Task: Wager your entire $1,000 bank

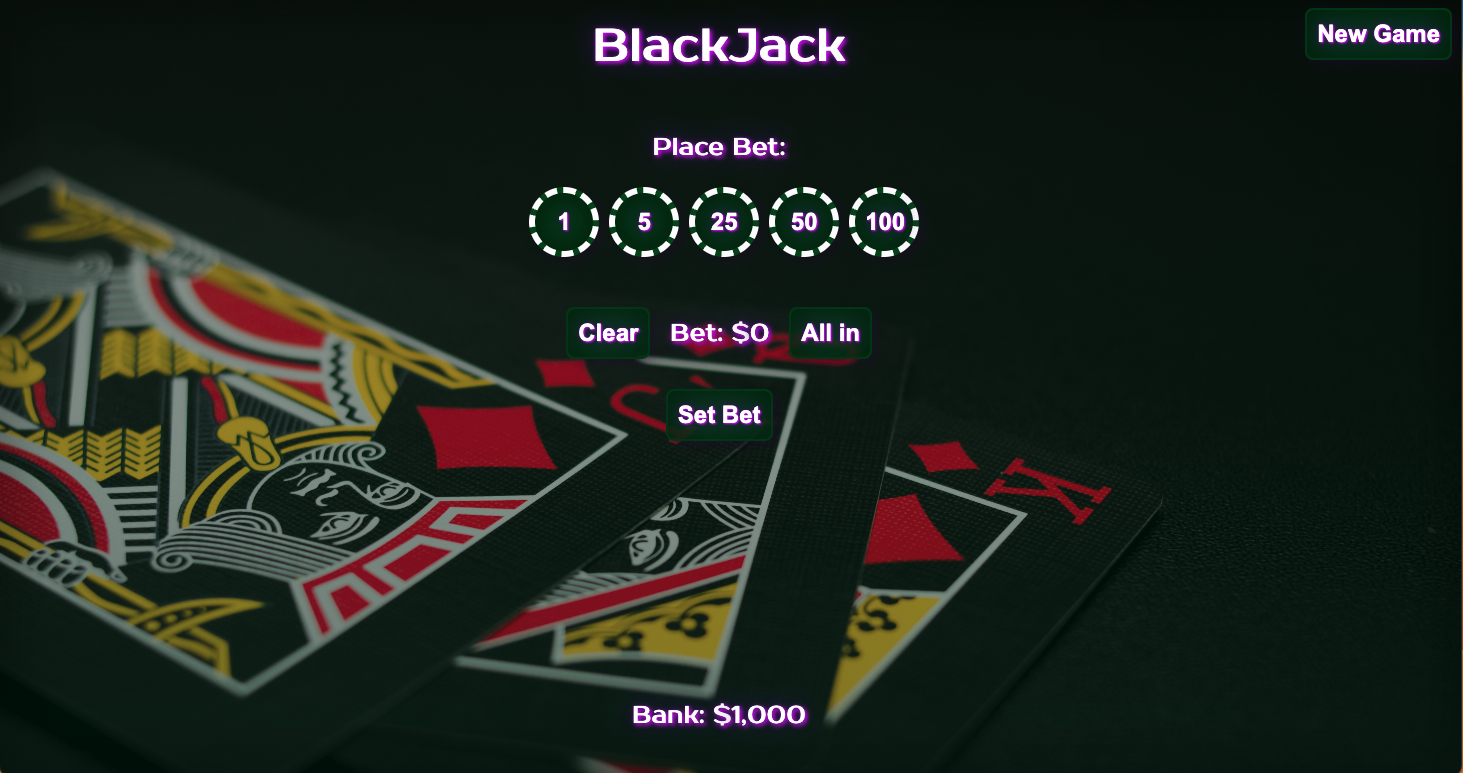Action: point(829,333)
